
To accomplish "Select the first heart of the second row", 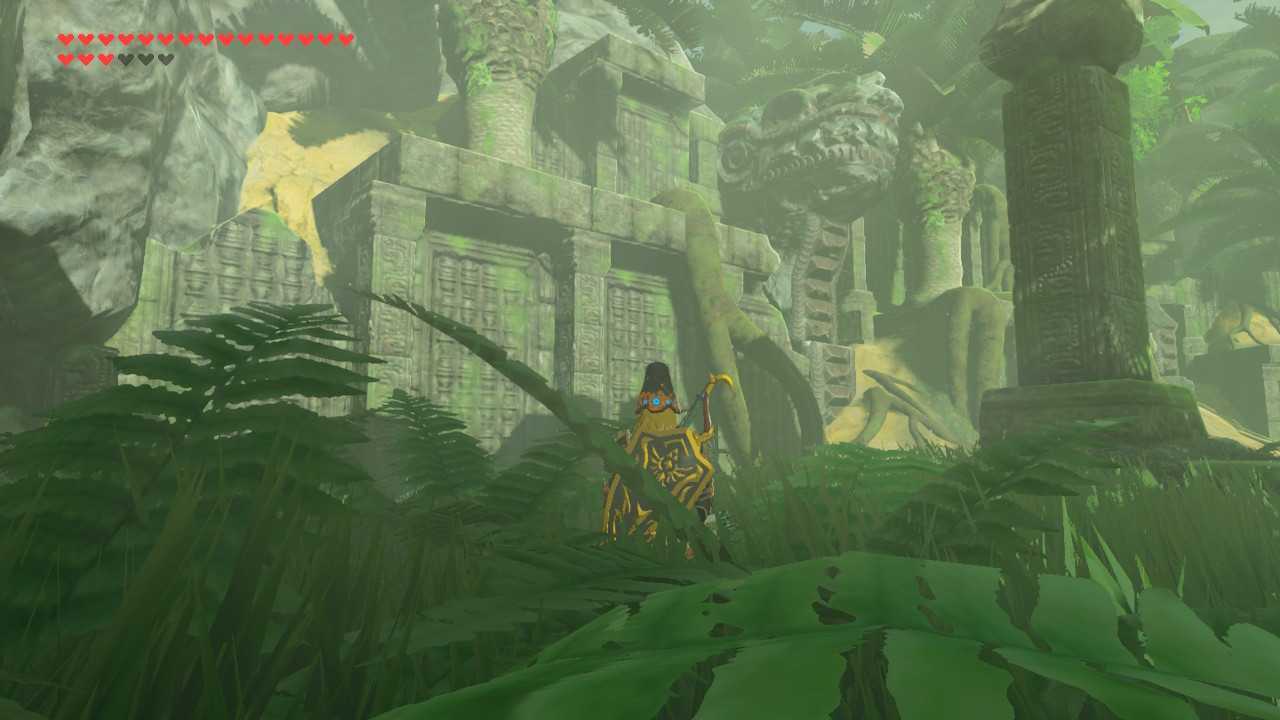I will (66, 58).
